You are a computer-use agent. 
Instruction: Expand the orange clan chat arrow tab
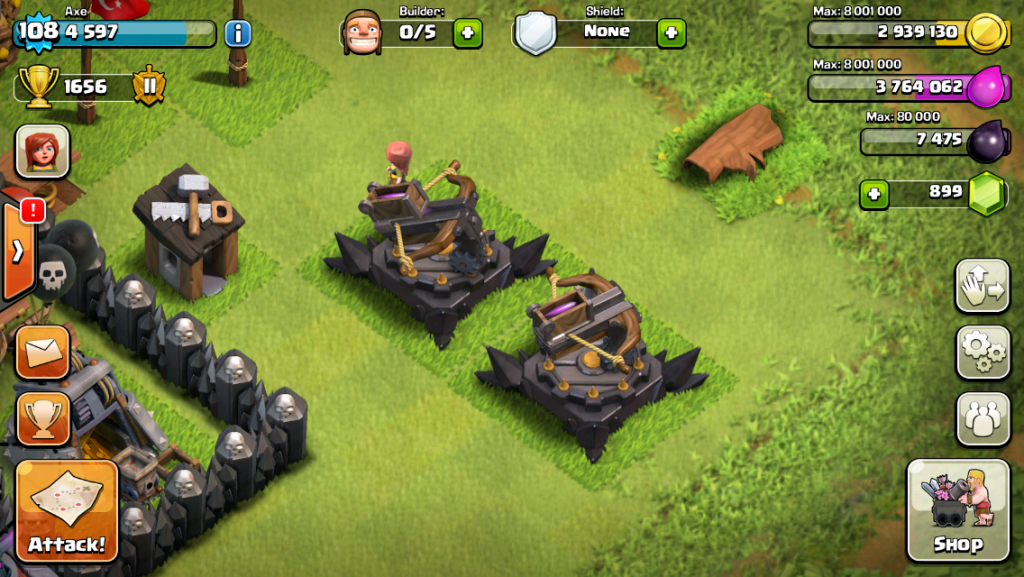tap(18, 252)
